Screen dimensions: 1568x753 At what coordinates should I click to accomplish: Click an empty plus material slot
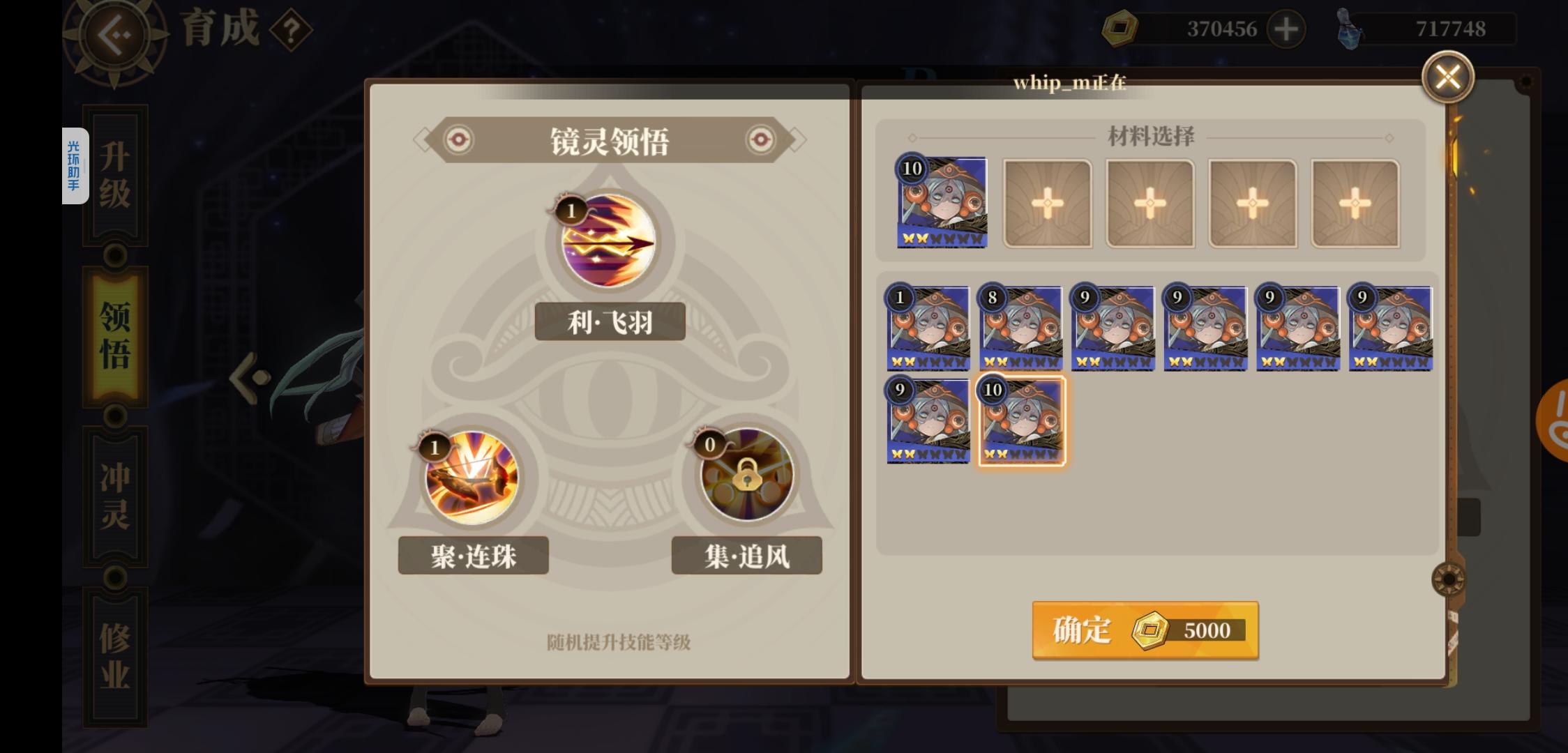[1046, 202]
